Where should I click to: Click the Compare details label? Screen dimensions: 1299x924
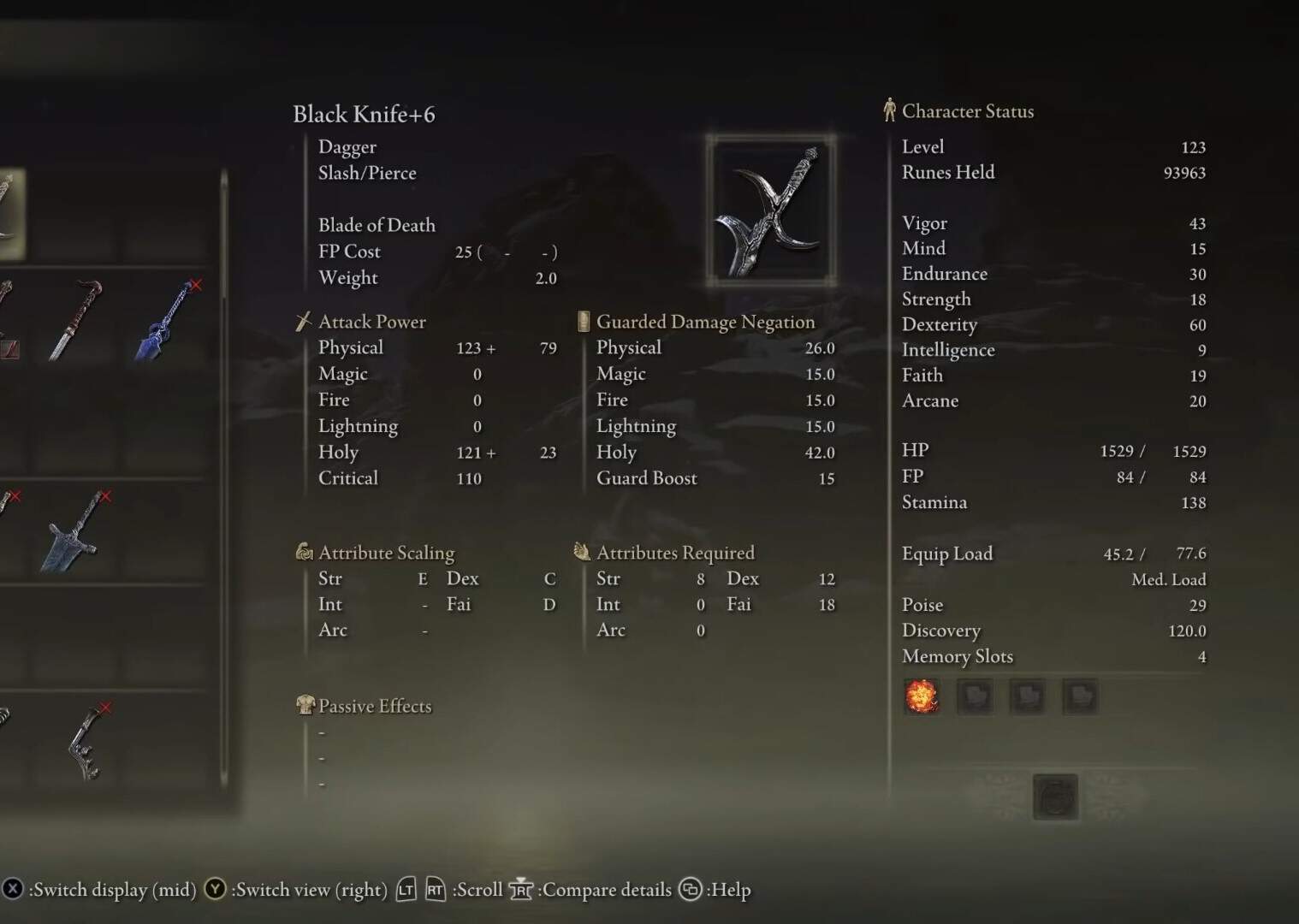coord(607,890)
